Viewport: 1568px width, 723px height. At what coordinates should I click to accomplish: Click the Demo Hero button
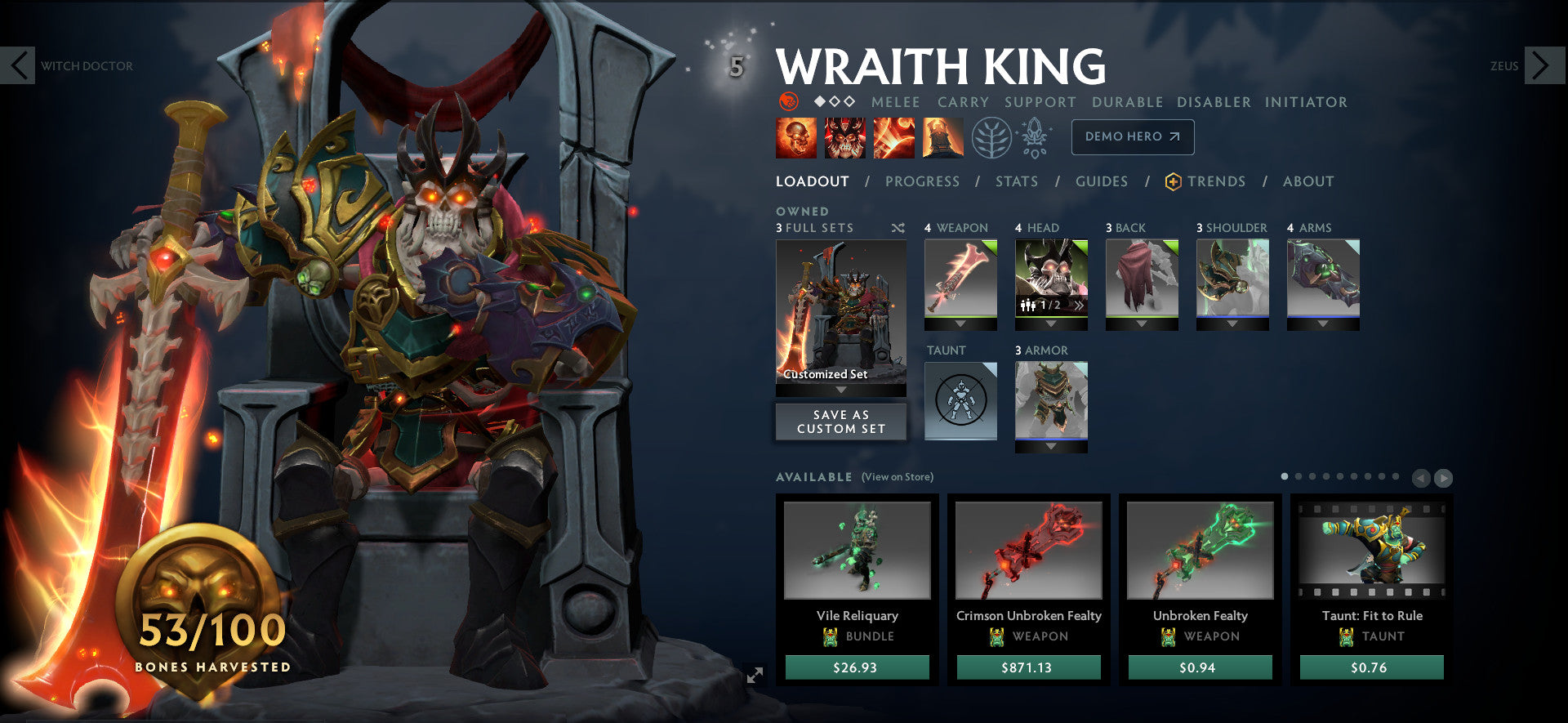point(1132,136)
